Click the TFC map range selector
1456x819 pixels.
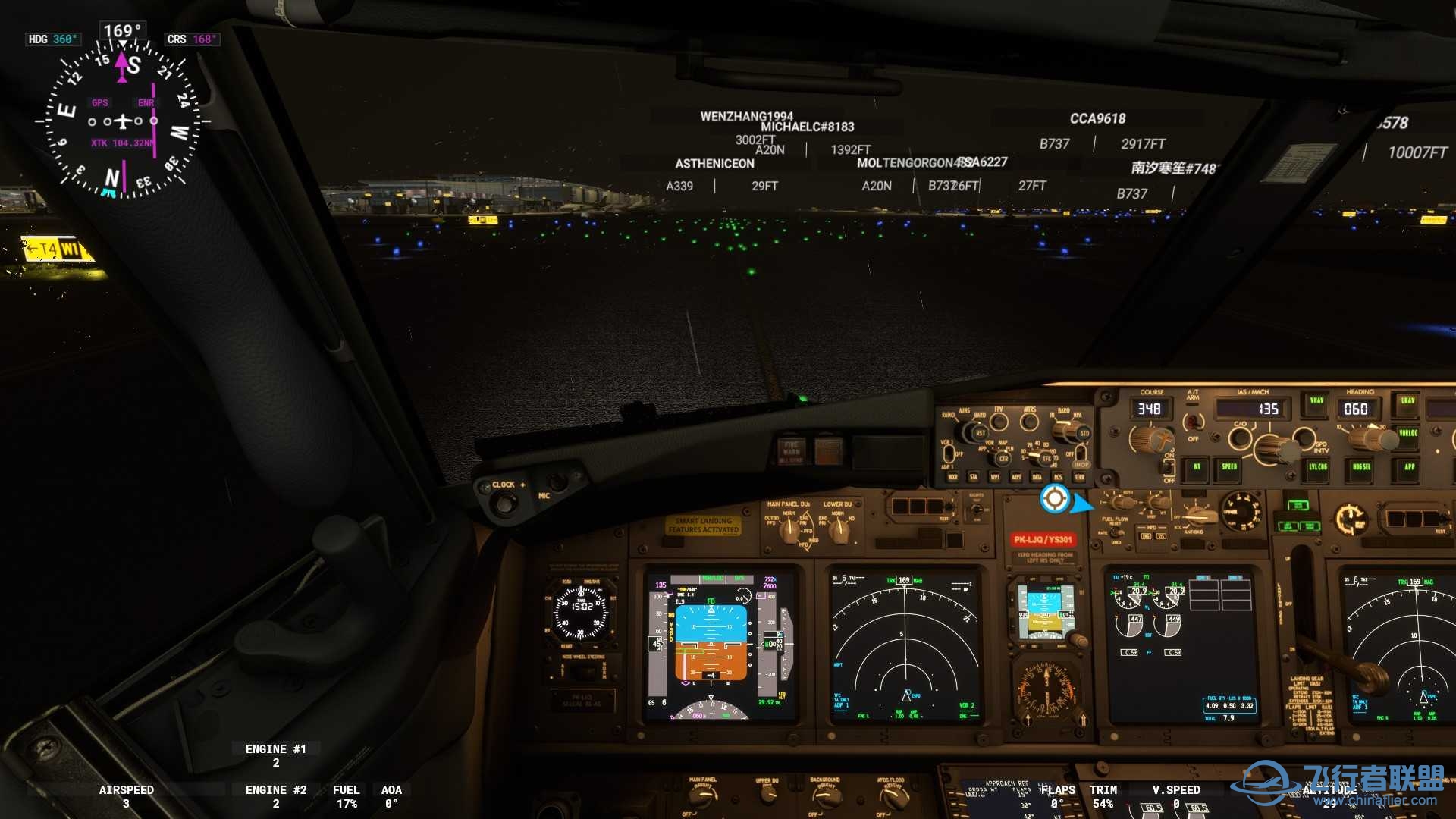(x=1045, y=458)
